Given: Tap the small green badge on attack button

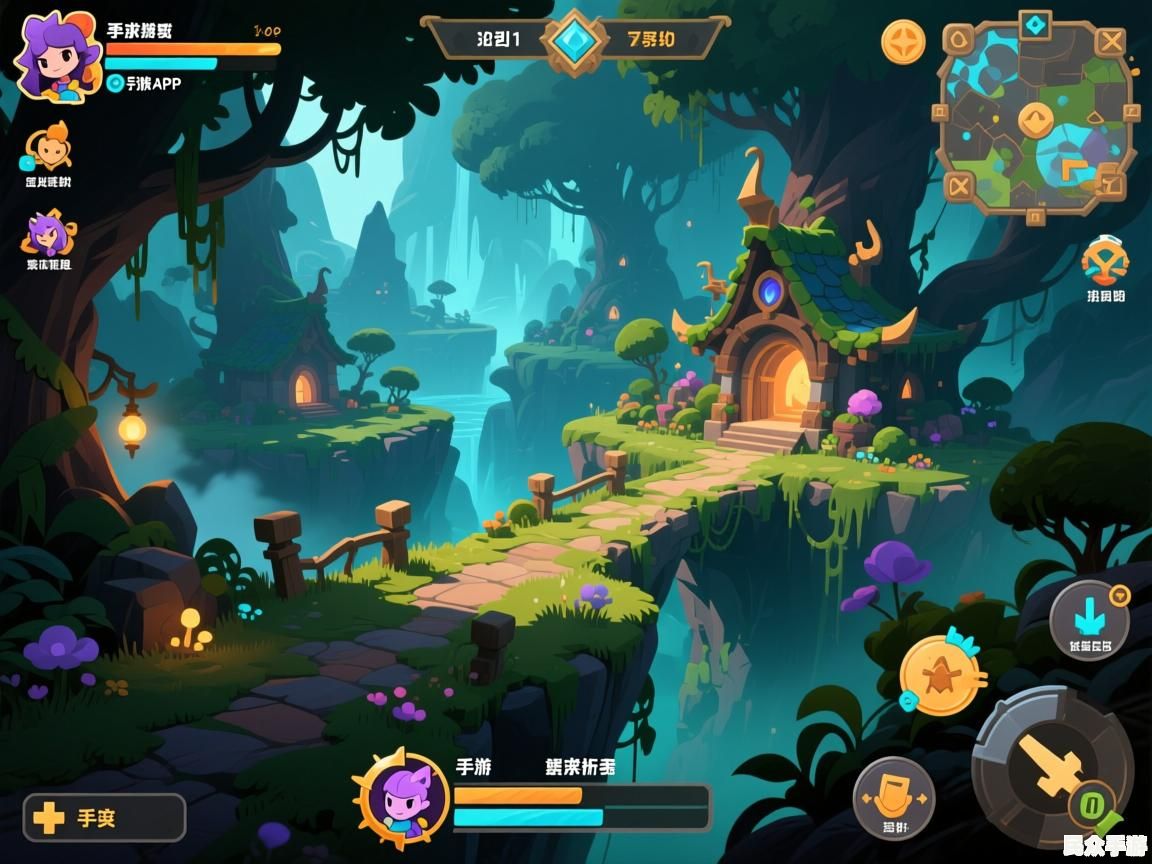Looking at the screenshot, I should click(x=1092, y=803).
